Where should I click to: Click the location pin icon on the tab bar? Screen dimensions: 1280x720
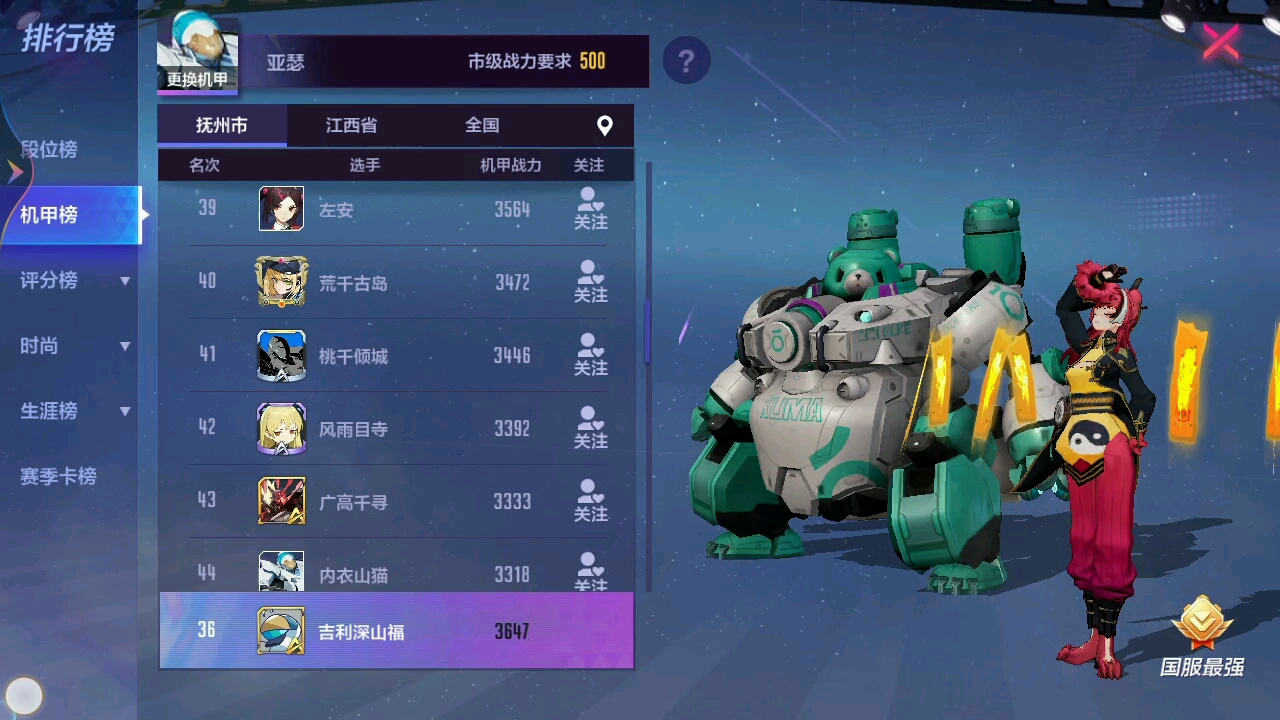click(604, 125)
